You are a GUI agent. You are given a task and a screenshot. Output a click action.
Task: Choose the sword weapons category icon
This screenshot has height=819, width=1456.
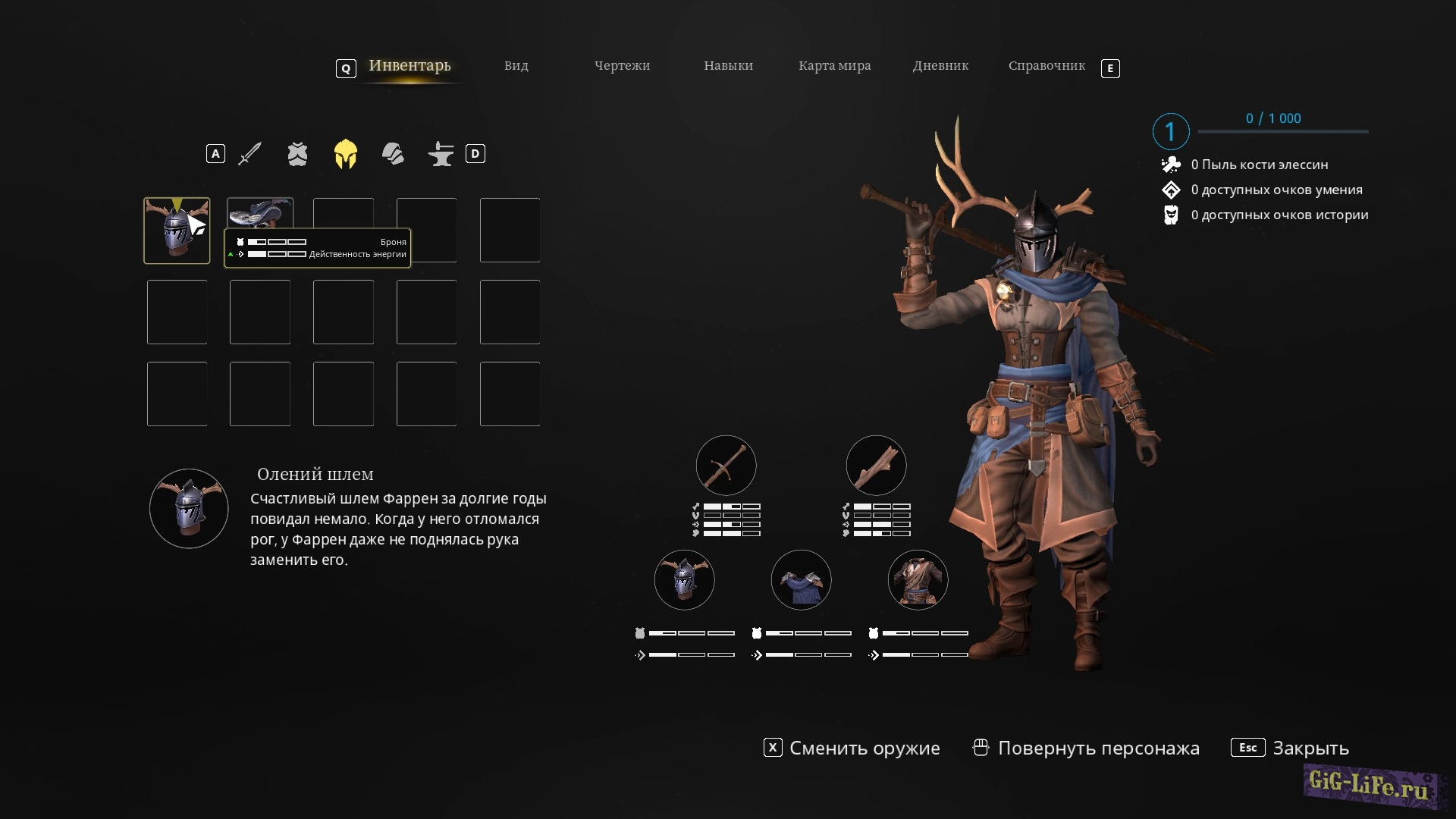249,154
